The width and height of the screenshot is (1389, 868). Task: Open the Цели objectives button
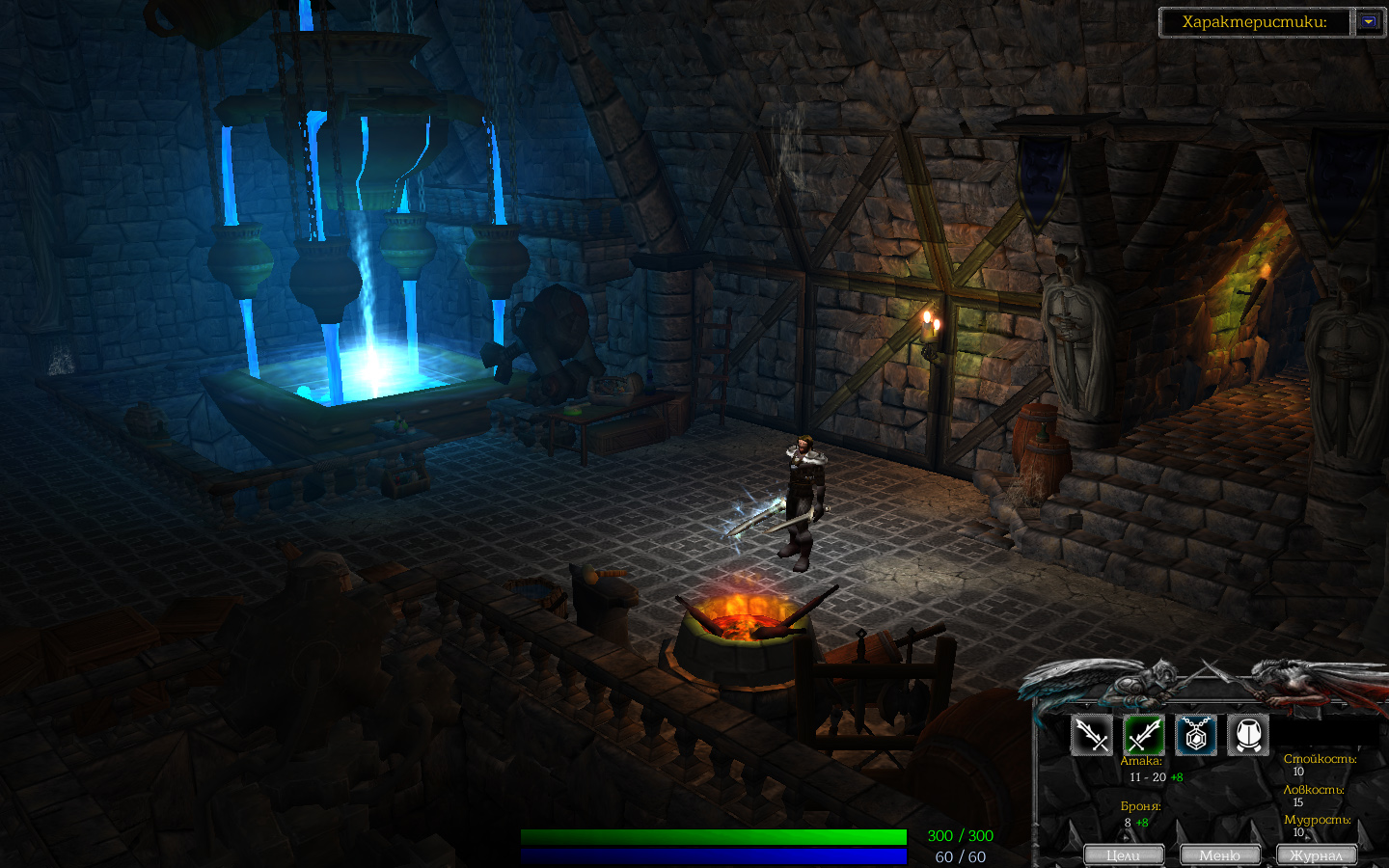(1123, 855)
